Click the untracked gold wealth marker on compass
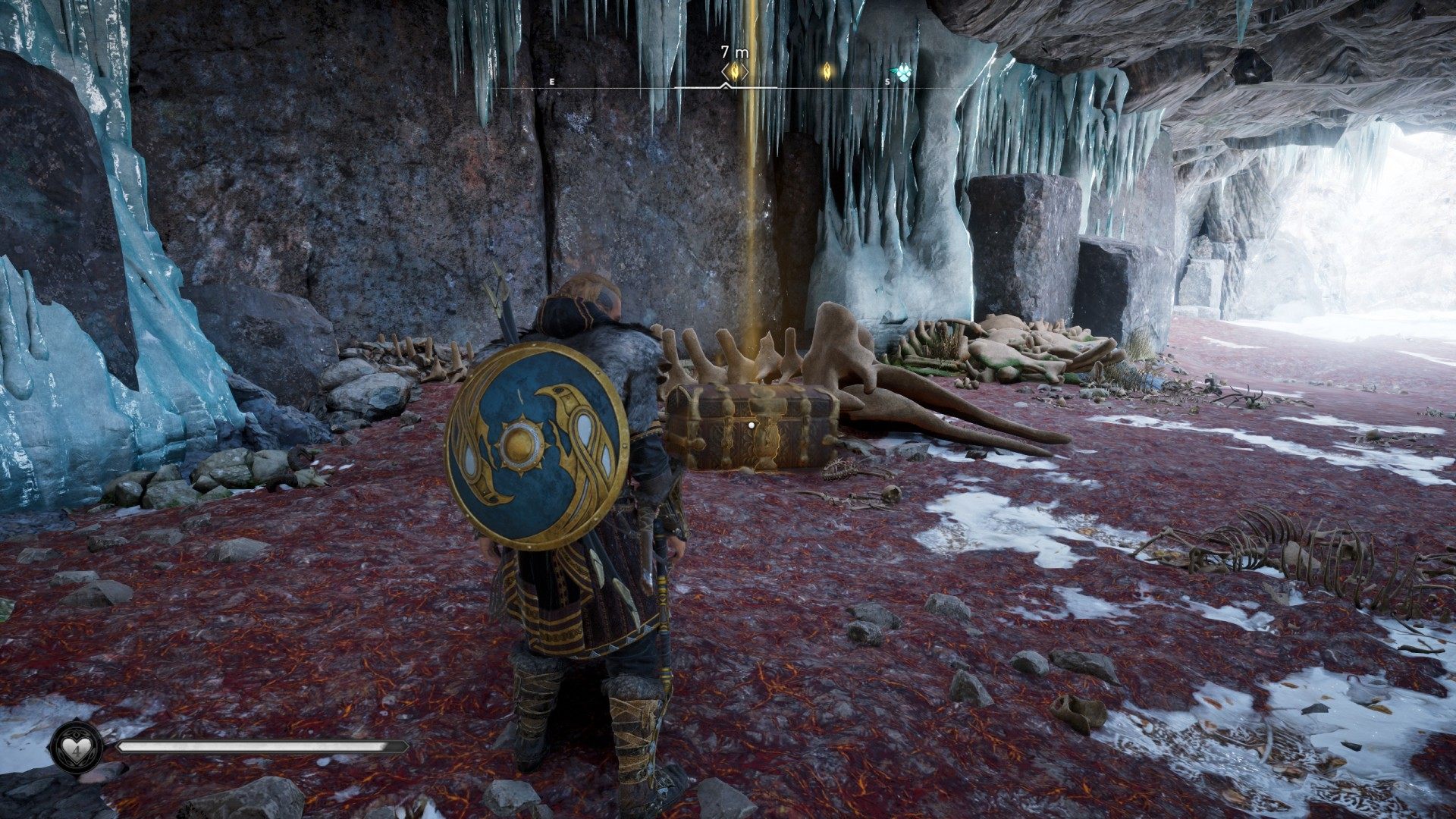 pos(827,71)
